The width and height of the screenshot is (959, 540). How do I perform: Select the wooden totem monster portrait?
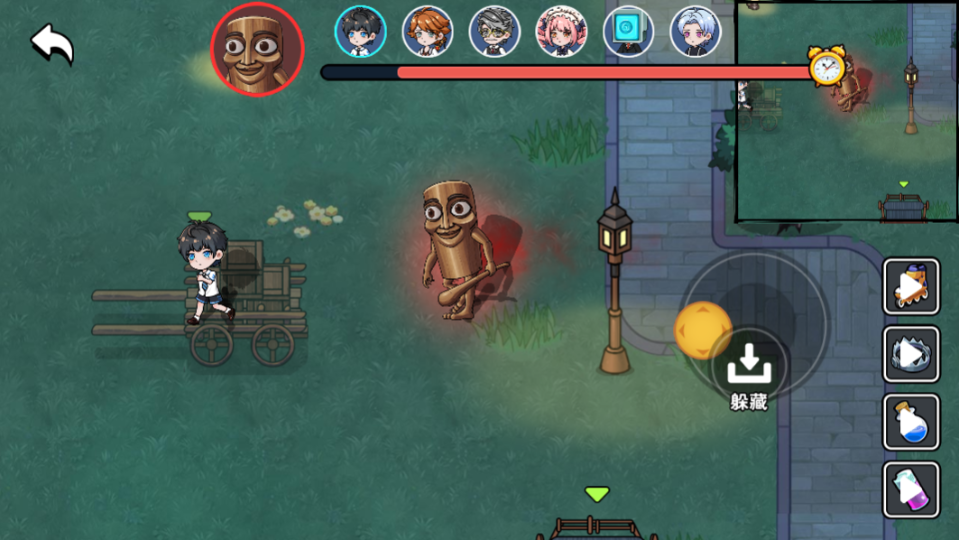coord(257,49)
